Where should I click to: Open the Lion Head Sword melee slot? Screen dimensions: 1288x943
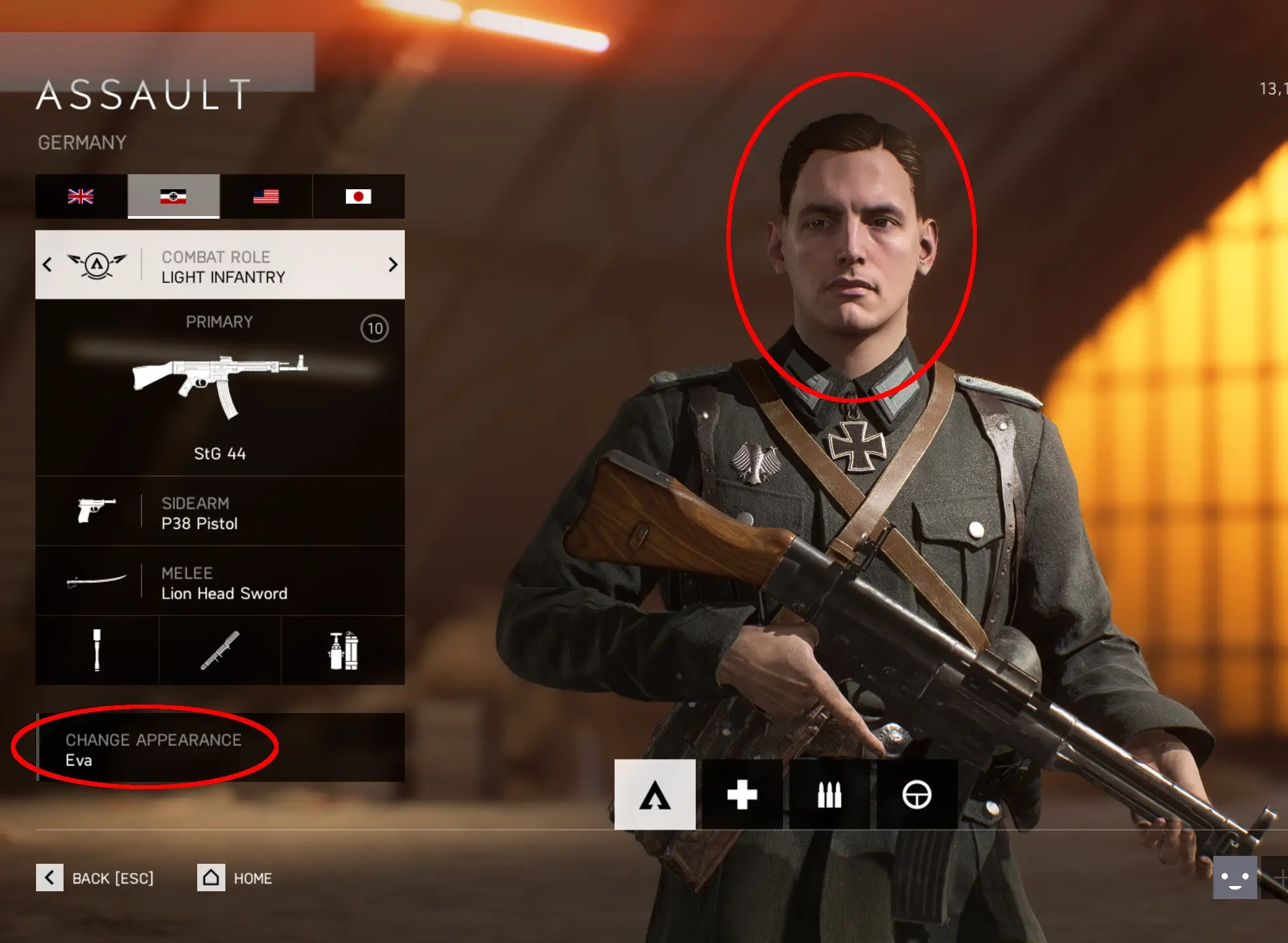(x=220, y=582)
